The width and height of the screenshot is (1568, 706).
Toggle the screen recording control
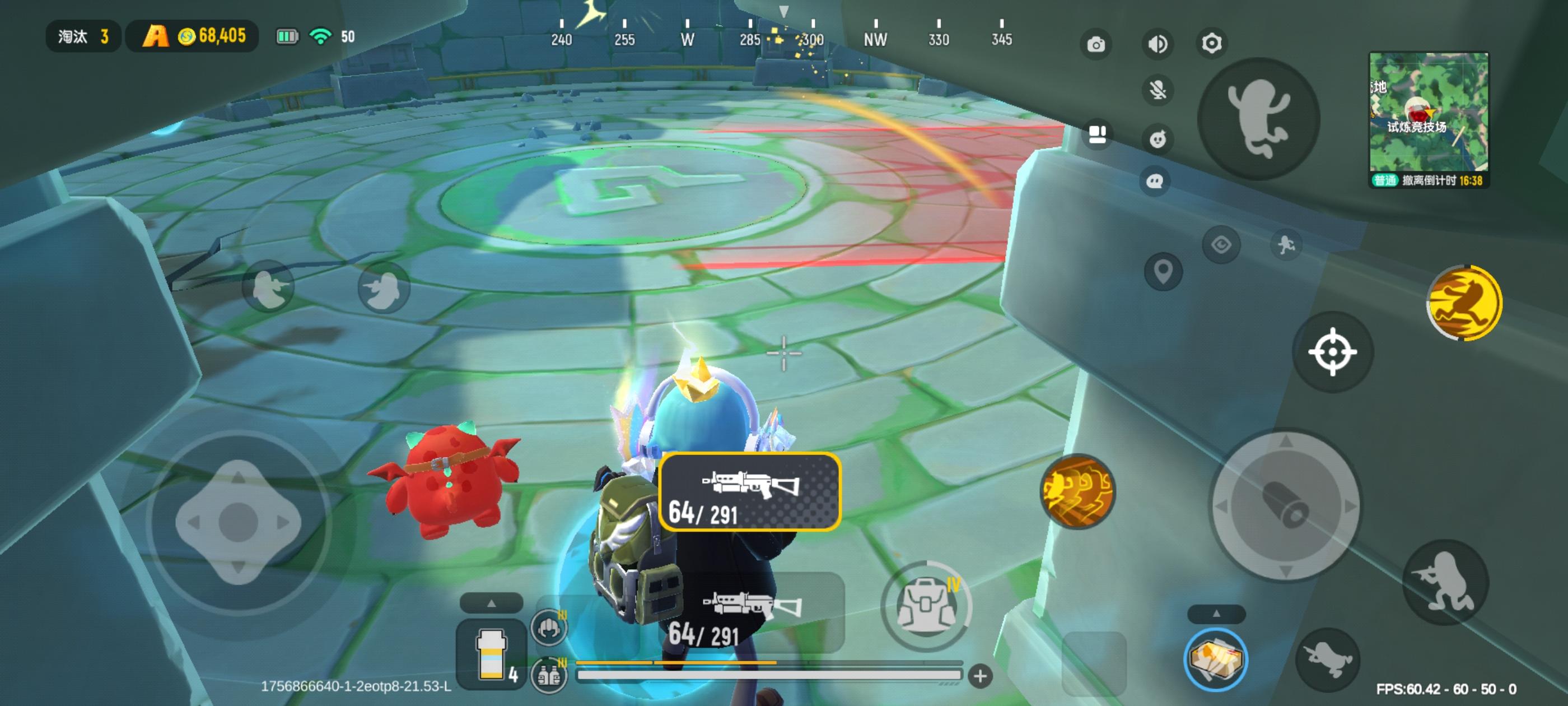click(x=1098, y=135)
